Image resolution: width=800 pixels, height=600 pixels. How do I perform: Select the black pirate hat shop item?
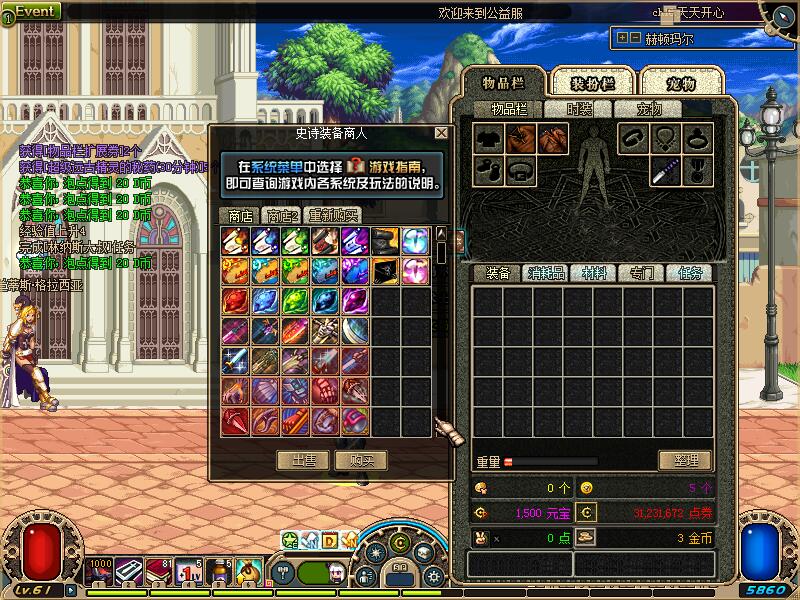point(386,271)
